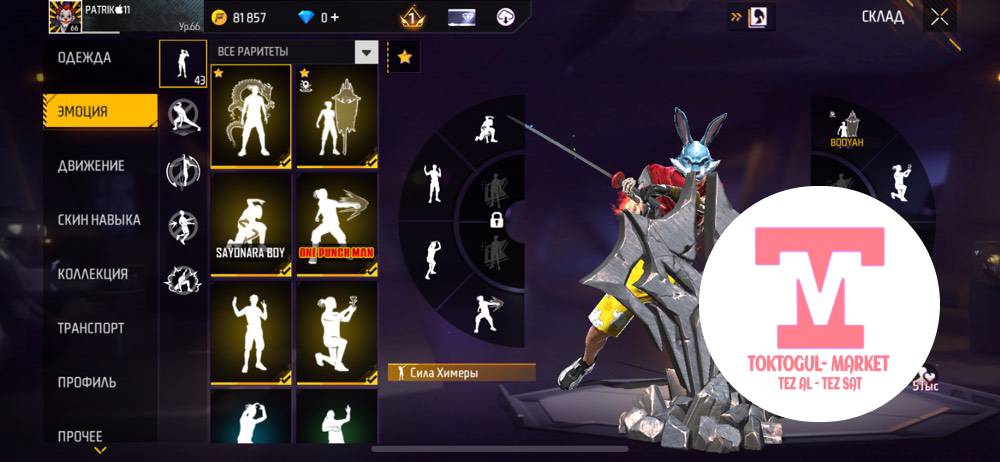Choose the One Punch Man emote
This screenshot has height=462, width=1000.
(x=337, y=223)
